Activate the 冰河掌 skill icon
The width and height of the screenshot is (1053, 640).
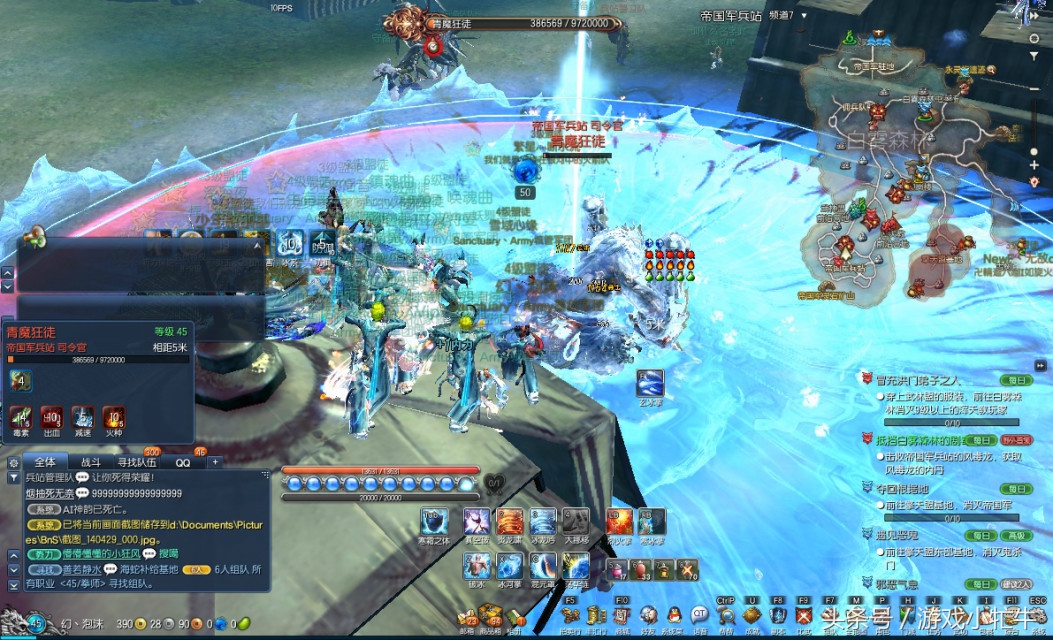(510, 567)
